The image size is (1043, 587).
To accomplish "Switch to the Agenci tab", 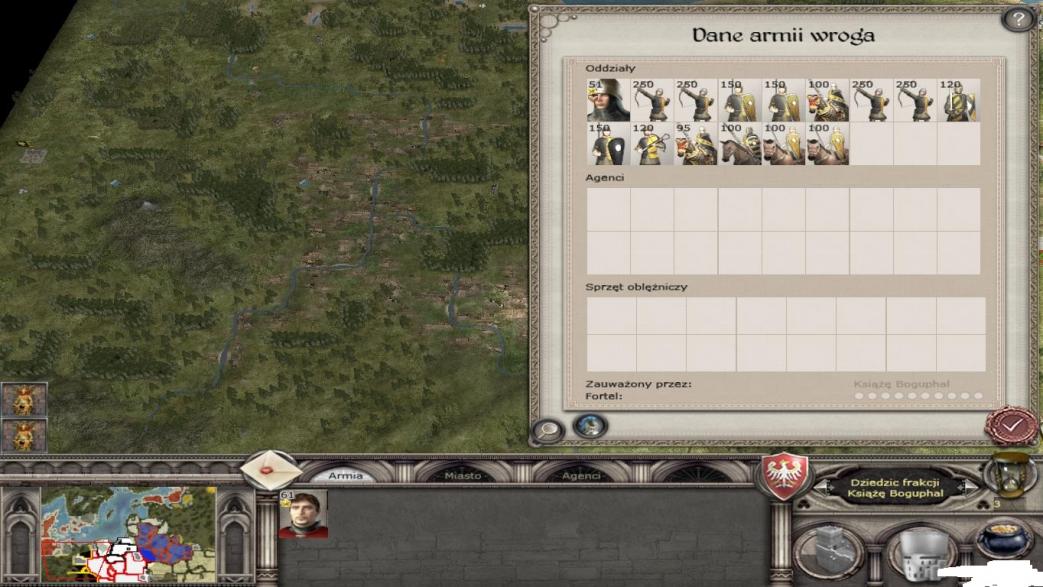I will [x=581, y=476].
